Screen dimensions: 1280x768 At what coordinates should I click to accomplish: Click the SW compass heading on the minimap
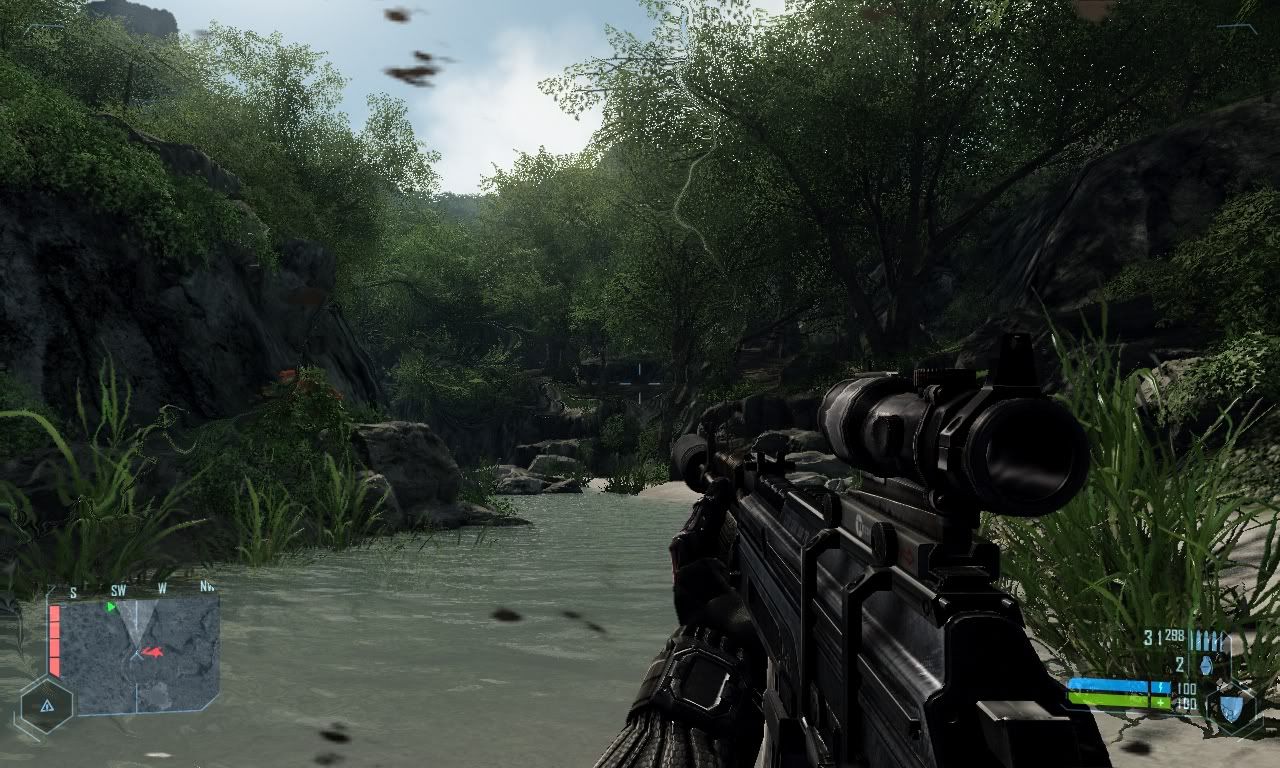coord(118,590)
